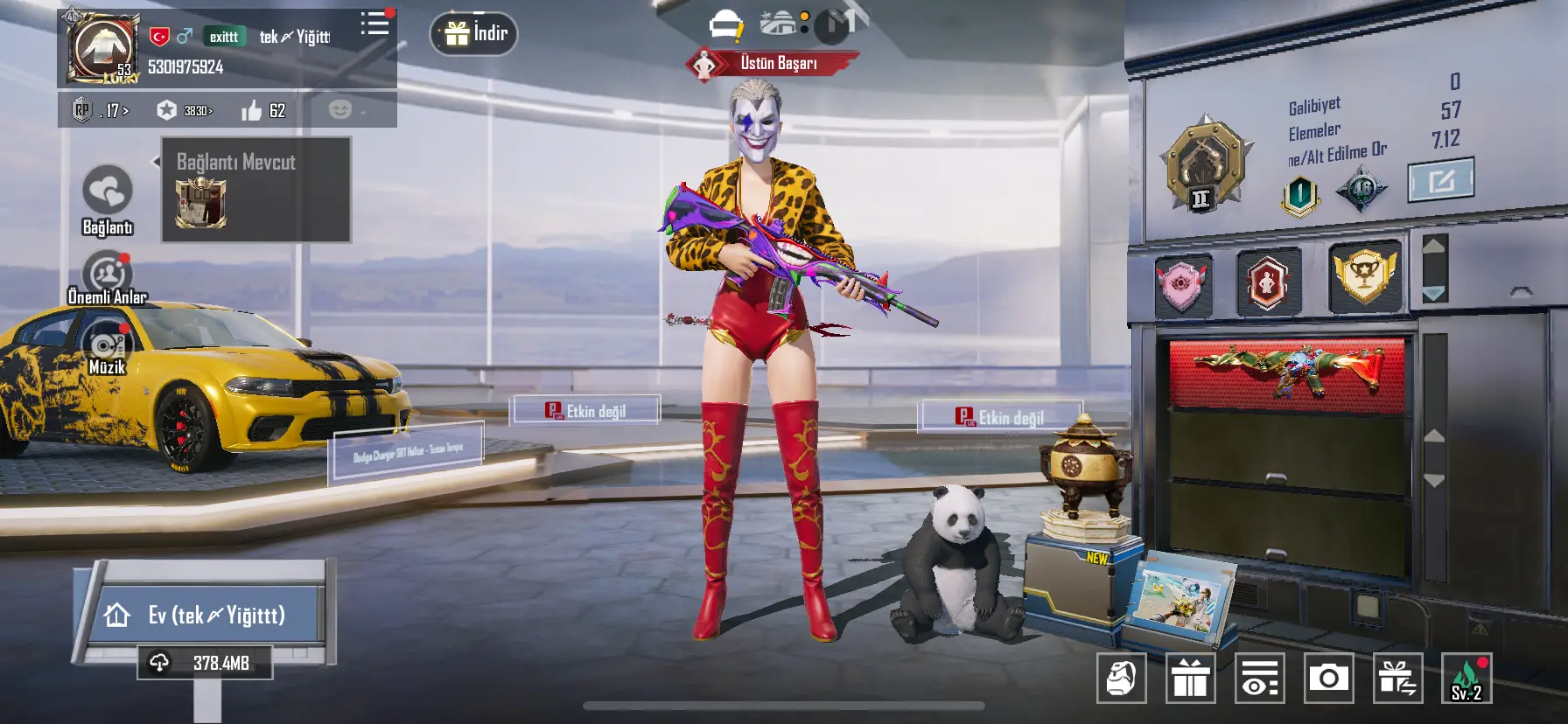Select the pink shield achievement badge
Viewport: 1568px width, 724px height.
[x=1182, y=282]
